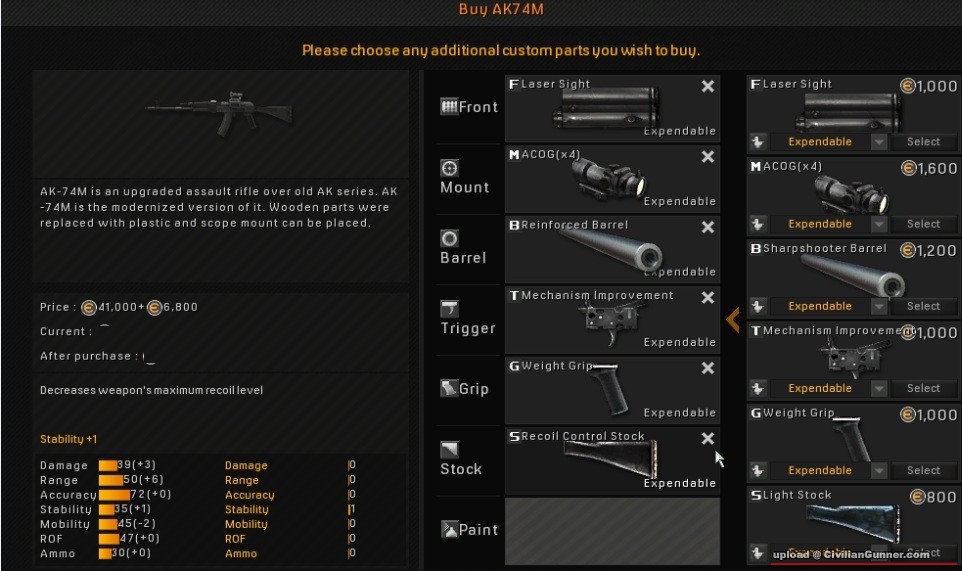Select the 1,000 Laser Sight shop item
Image resolution: width=962 pixels, height=571 pixels.
coord(923,142)
